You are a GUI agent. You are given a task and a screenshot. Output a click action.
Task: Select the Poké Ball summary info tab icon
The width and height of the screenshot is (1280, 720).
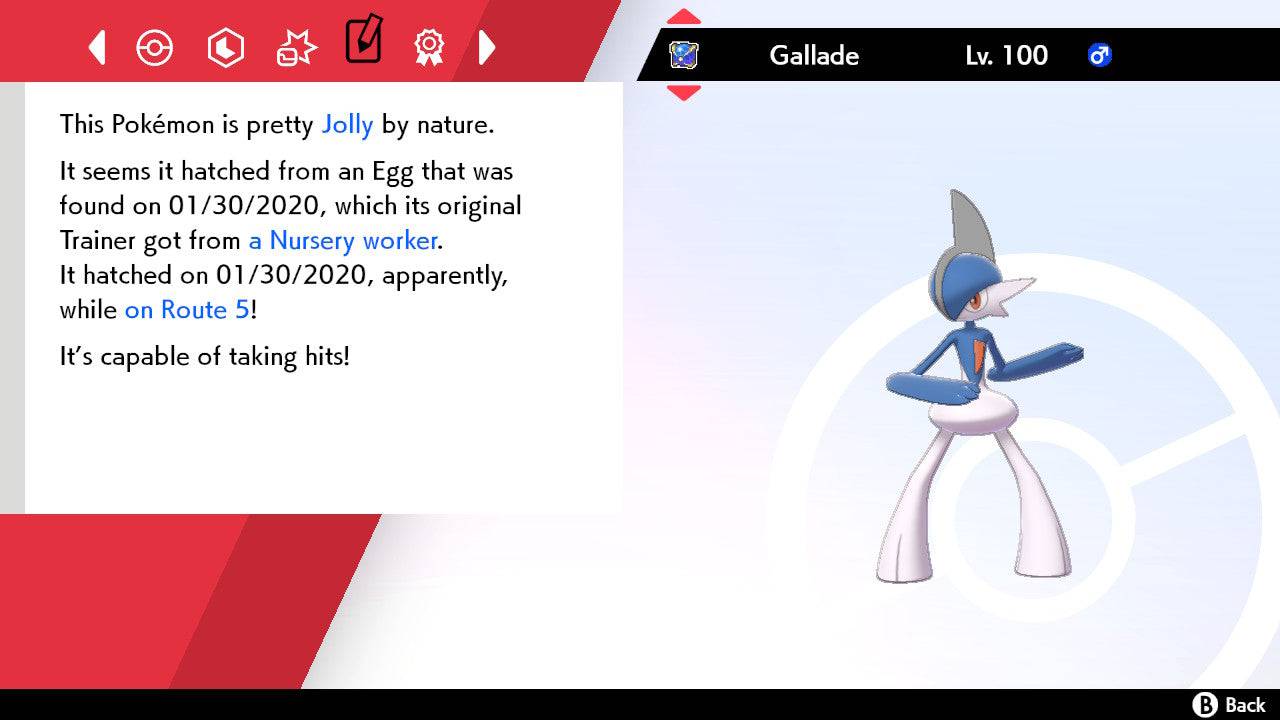tap(155, 47)
